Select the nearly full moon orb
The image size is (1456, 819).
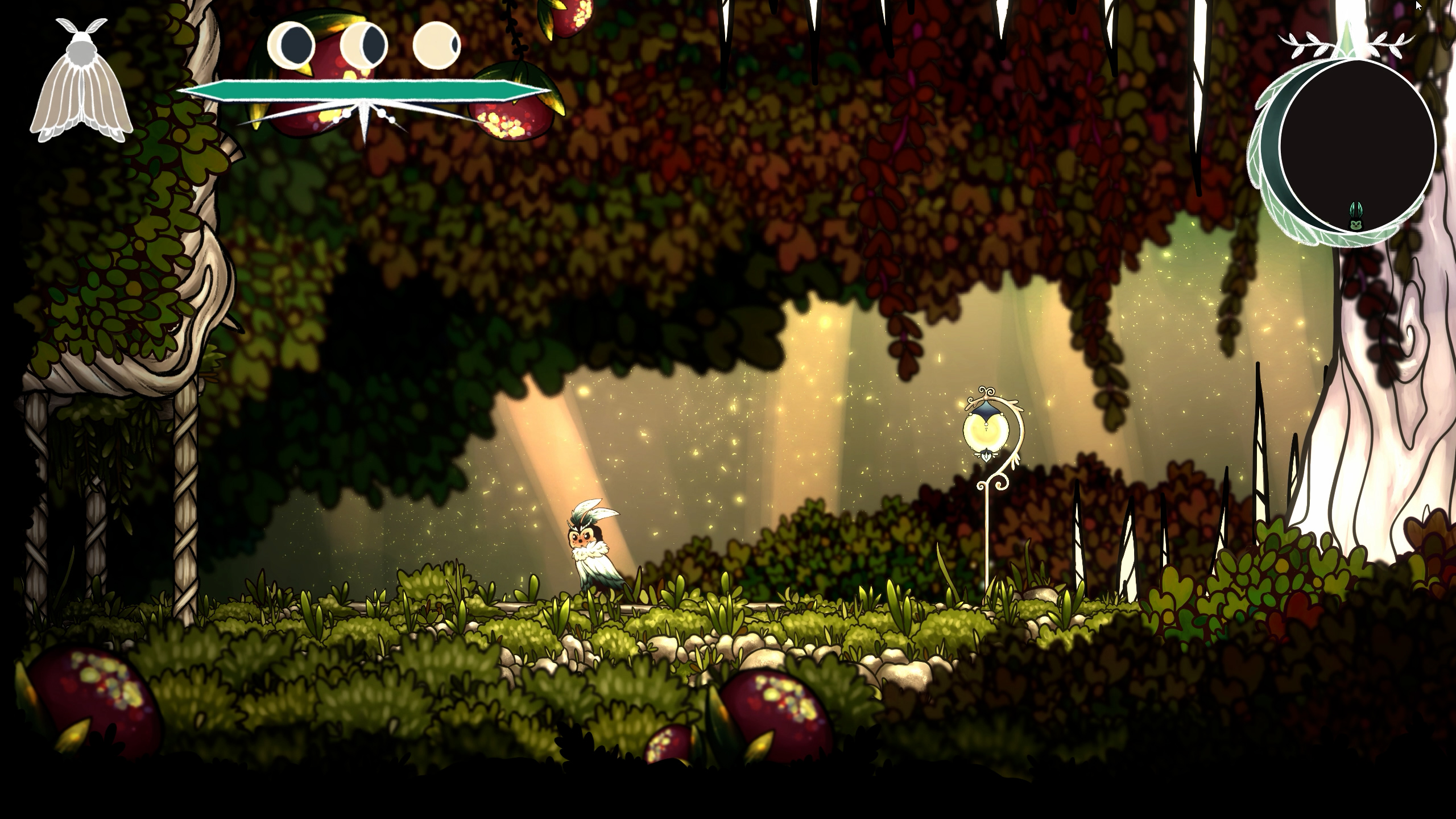(x=436, y=44)
